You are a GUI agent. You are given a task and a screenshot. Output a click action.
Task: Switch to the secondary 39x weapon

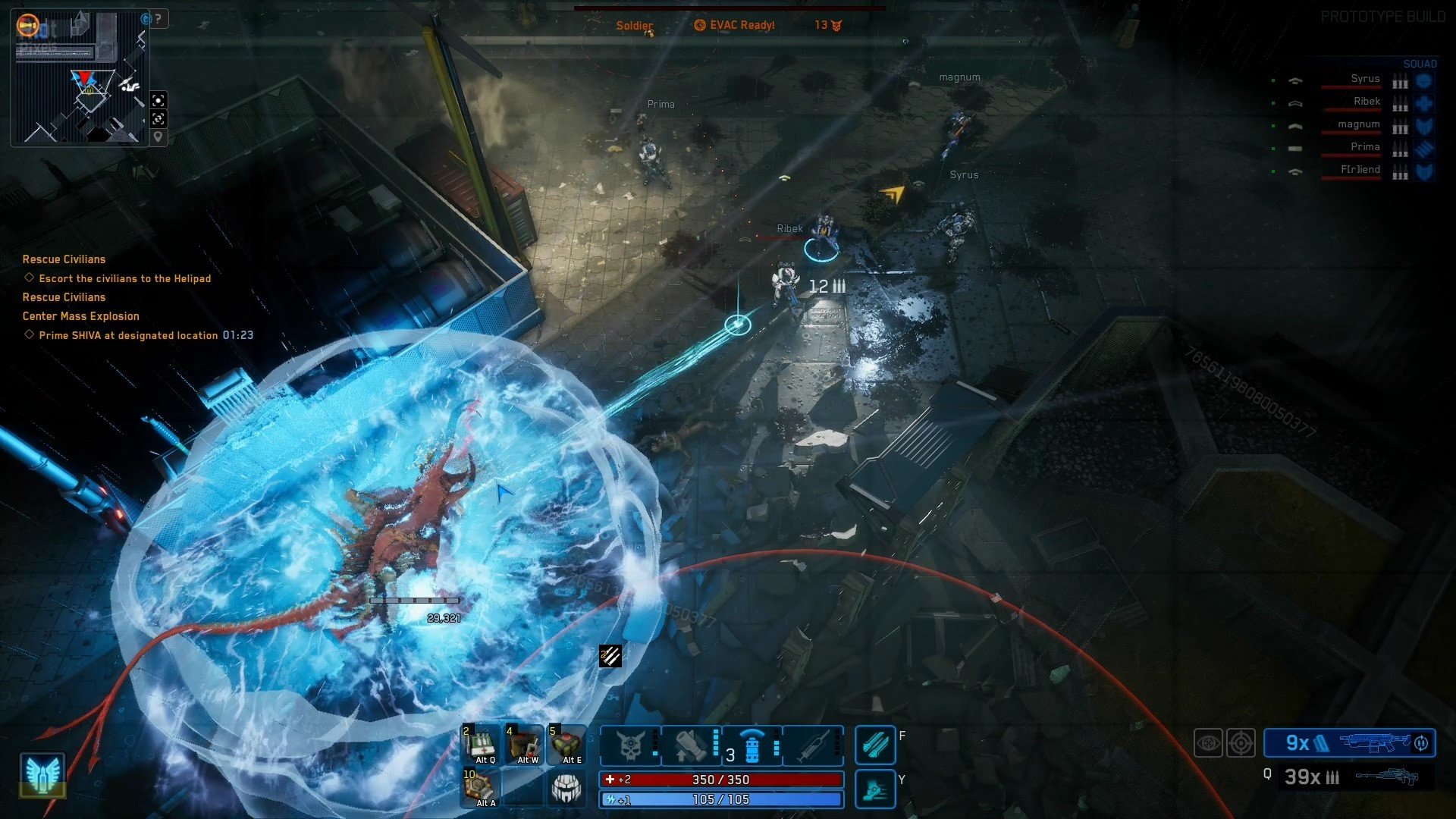pos(1350,777)
